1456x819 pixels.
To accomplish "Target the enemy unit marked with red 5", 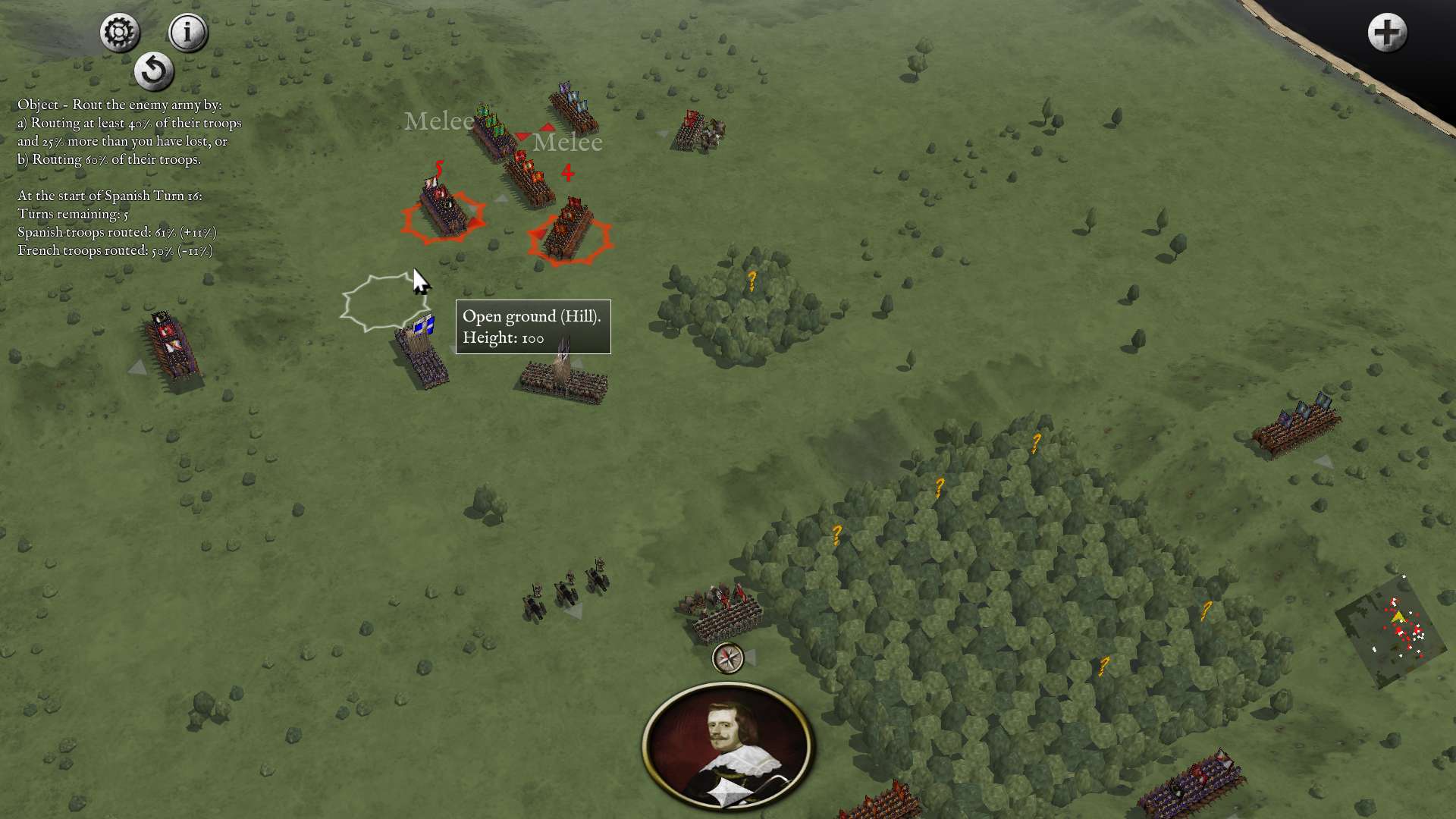I will coord(444,210).
